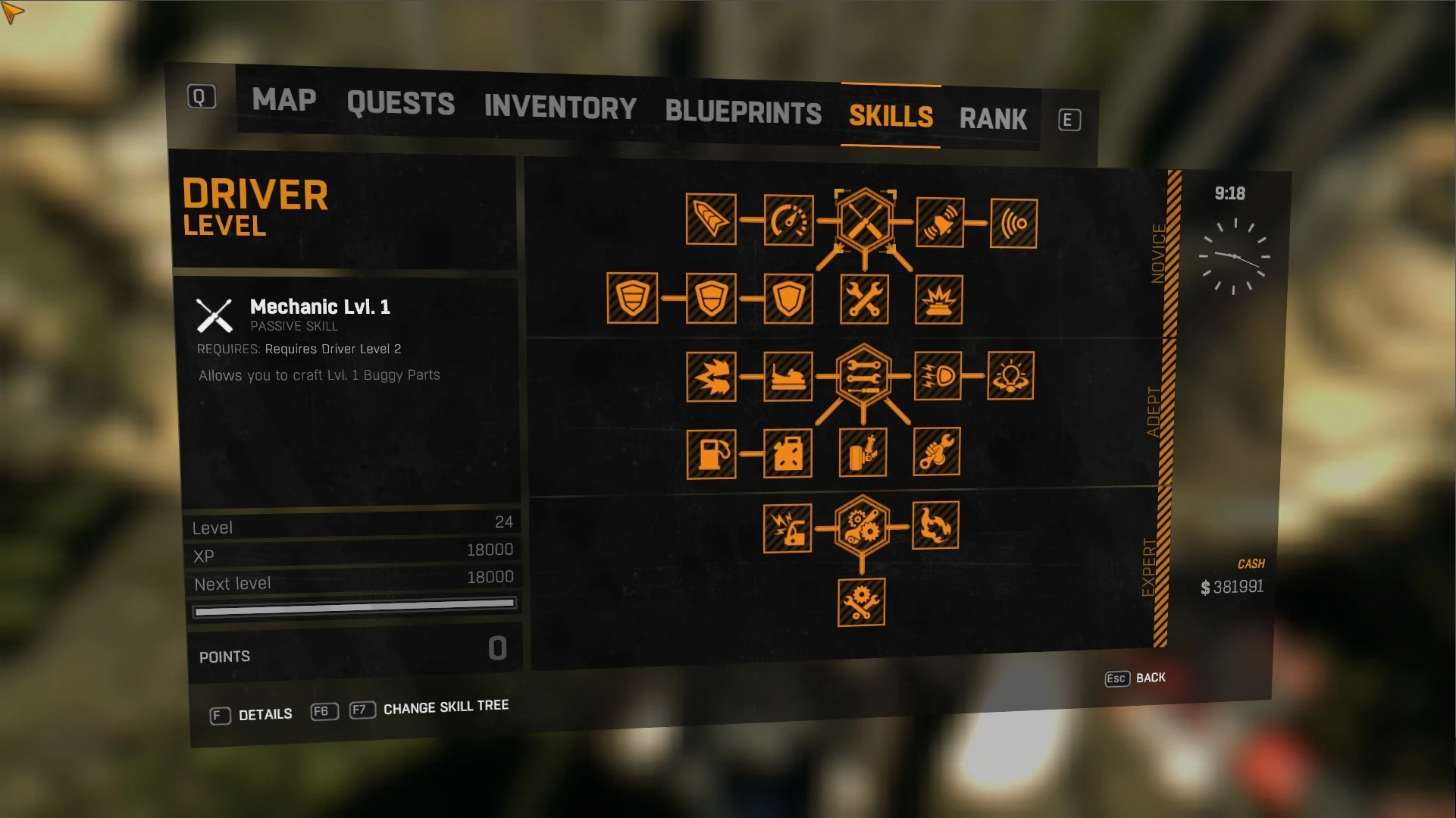
Task: Select the bumper ram skill node
Action: [x=789, y=377]
